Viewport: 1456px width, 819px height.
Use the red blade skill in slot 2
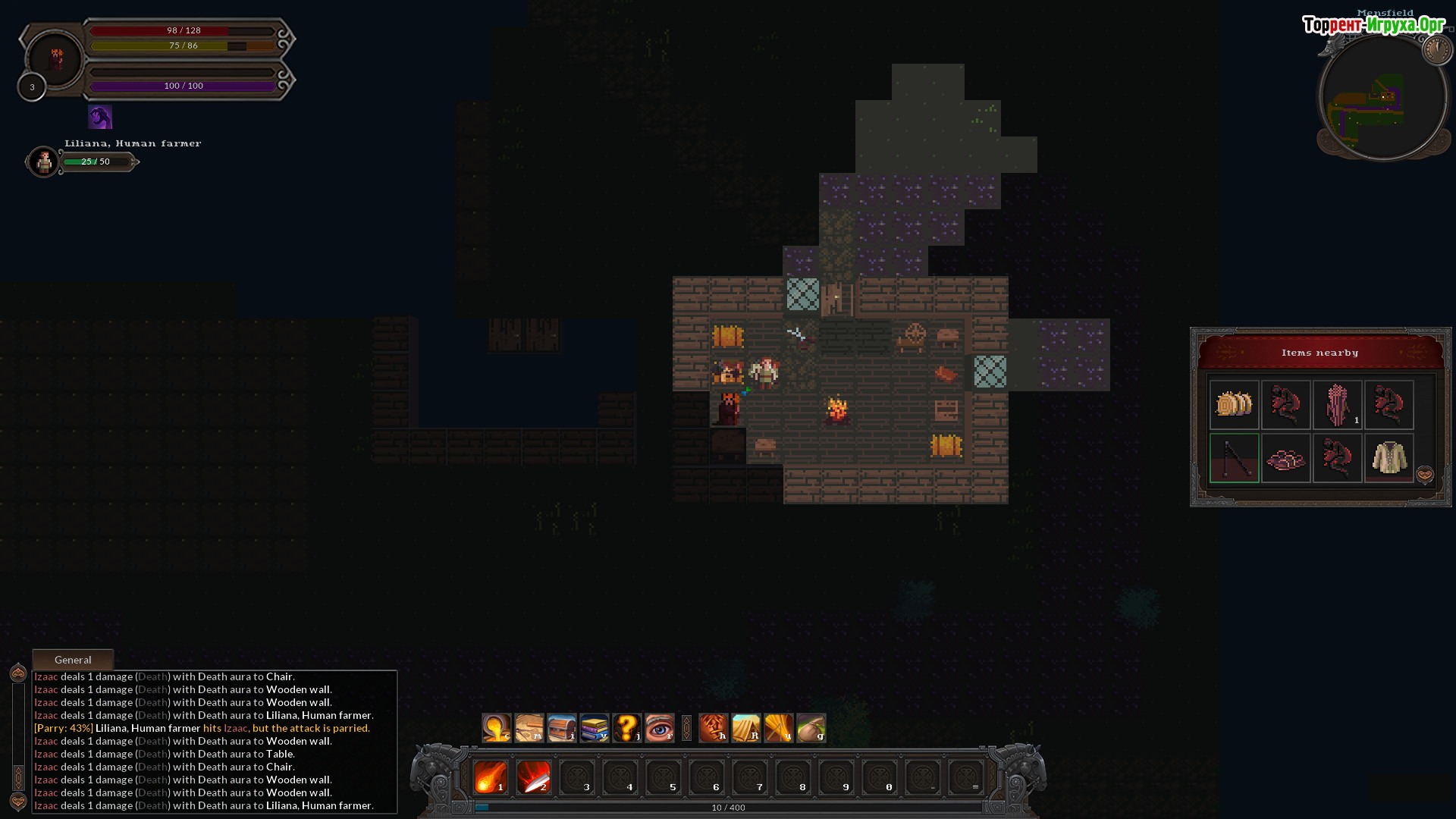534,777
